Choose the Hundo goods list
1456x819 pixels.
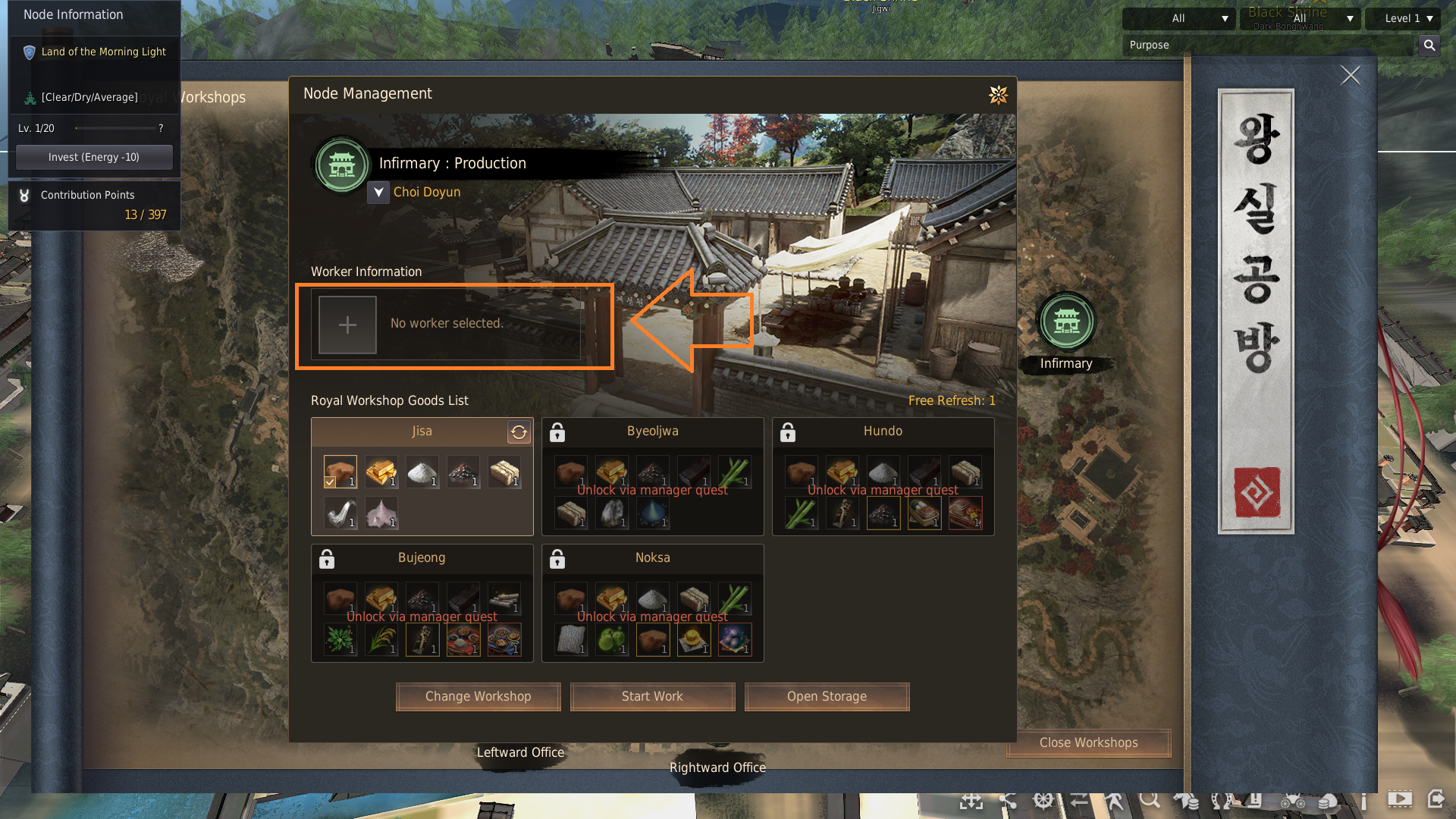point(883,431)
